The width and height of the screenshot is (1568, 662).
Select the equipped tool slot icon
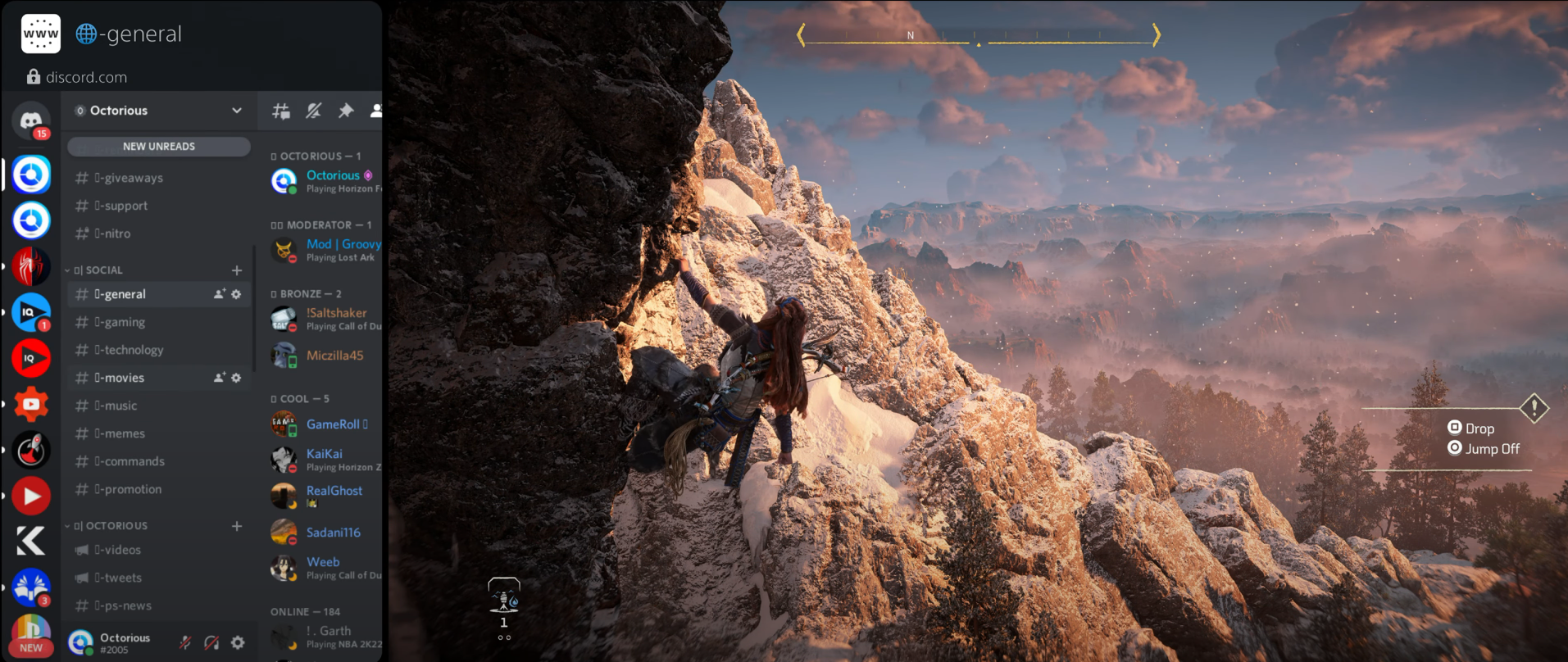pyautogui.click(x=504, y=596)
